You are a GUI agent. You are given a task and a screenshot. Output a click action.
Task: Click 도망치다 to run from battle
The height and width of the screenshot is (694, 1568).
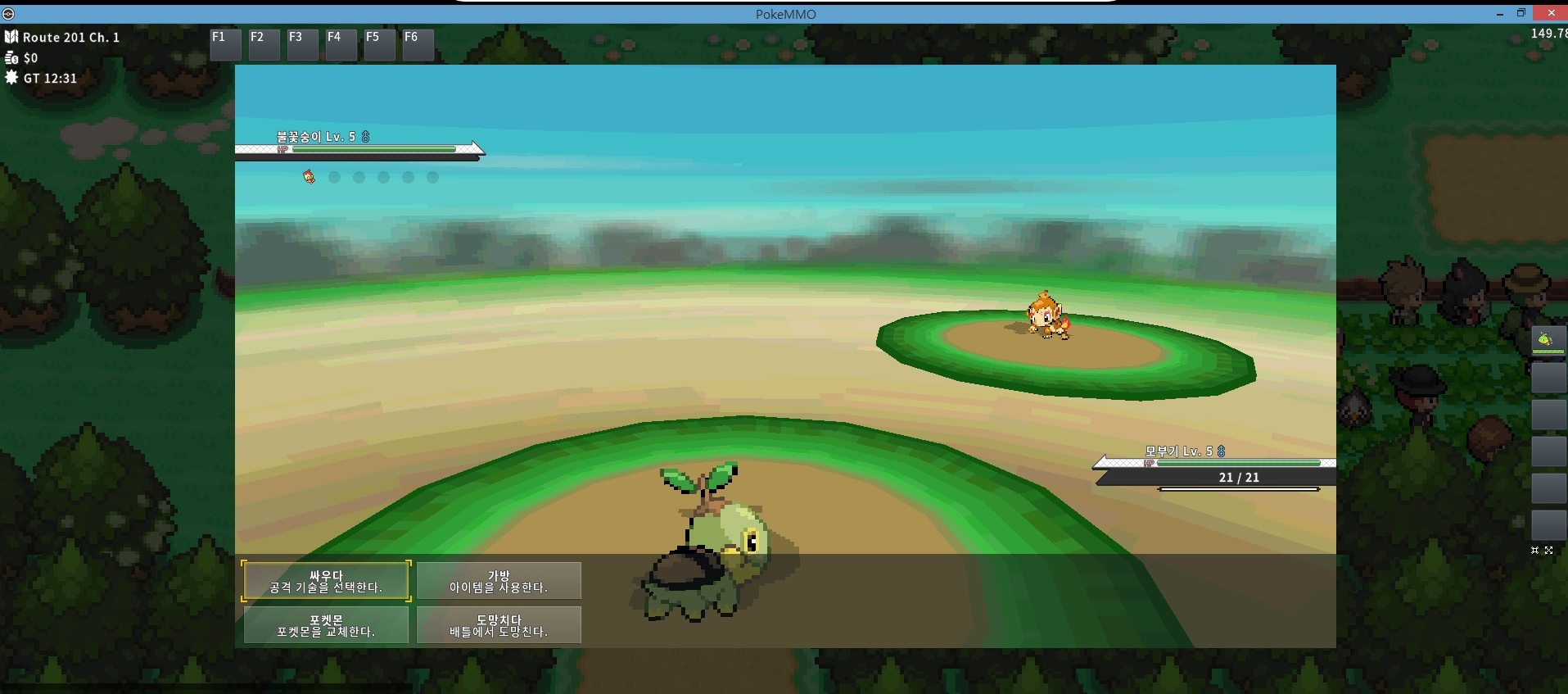click(499, 625)
